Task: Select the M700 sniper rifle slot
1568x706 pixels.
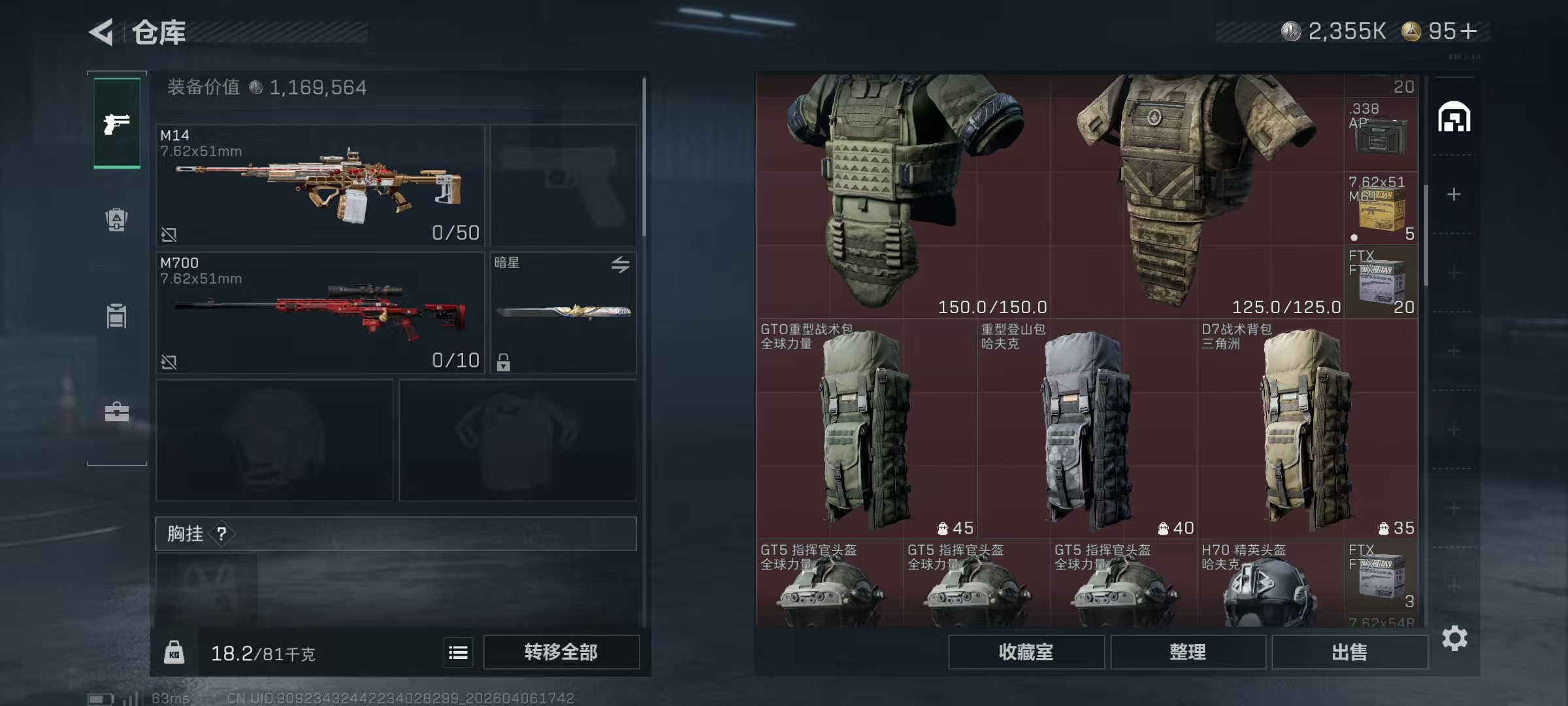Action: 320,312
